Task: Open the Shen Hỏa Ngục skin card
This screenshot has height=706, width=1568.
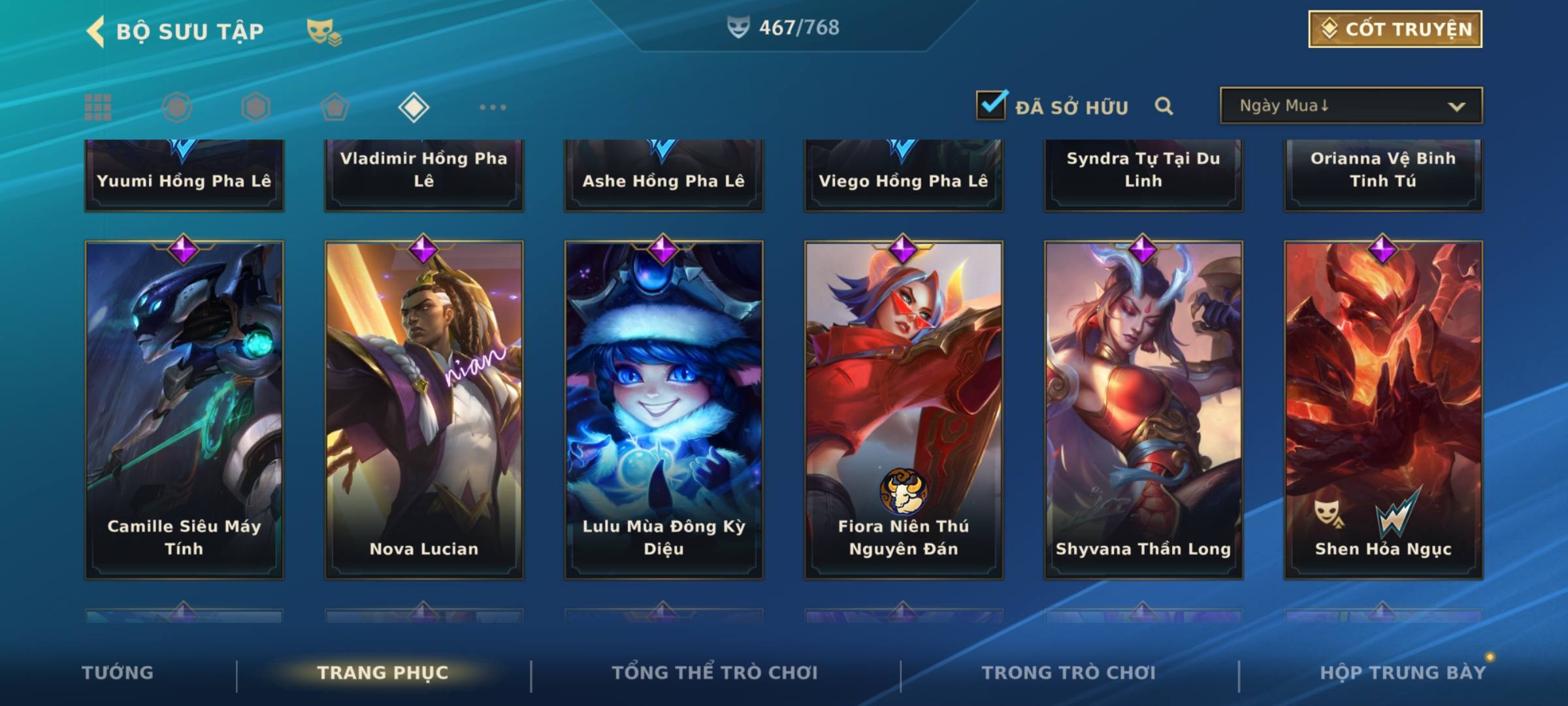Action: tap(1383, 410)
